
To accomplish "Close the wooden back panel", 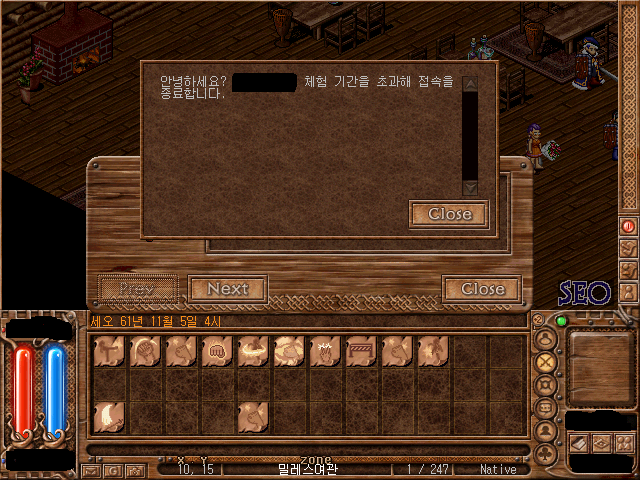I will [x=482, y=289].
